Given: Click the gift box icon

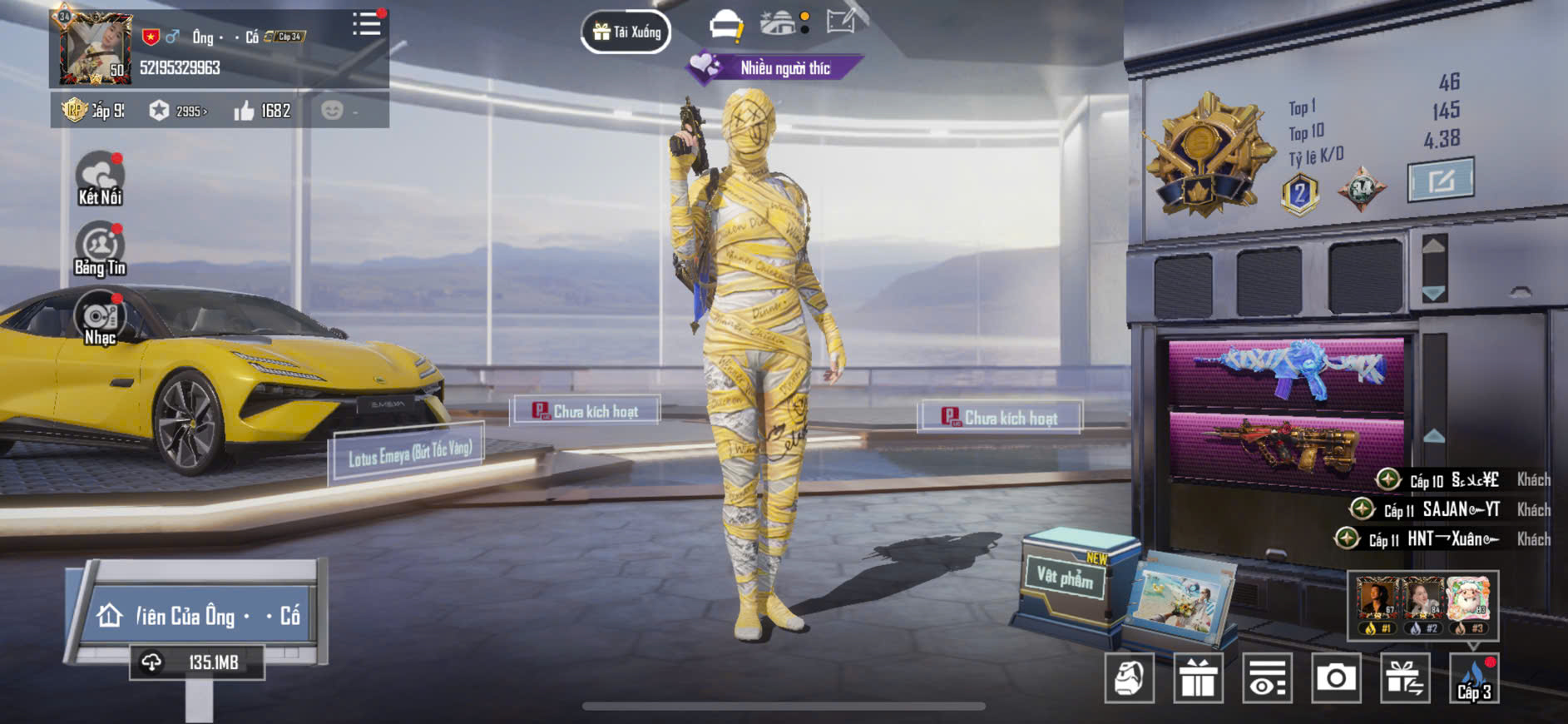Looking at the screenshot, I should [1198, 678].
